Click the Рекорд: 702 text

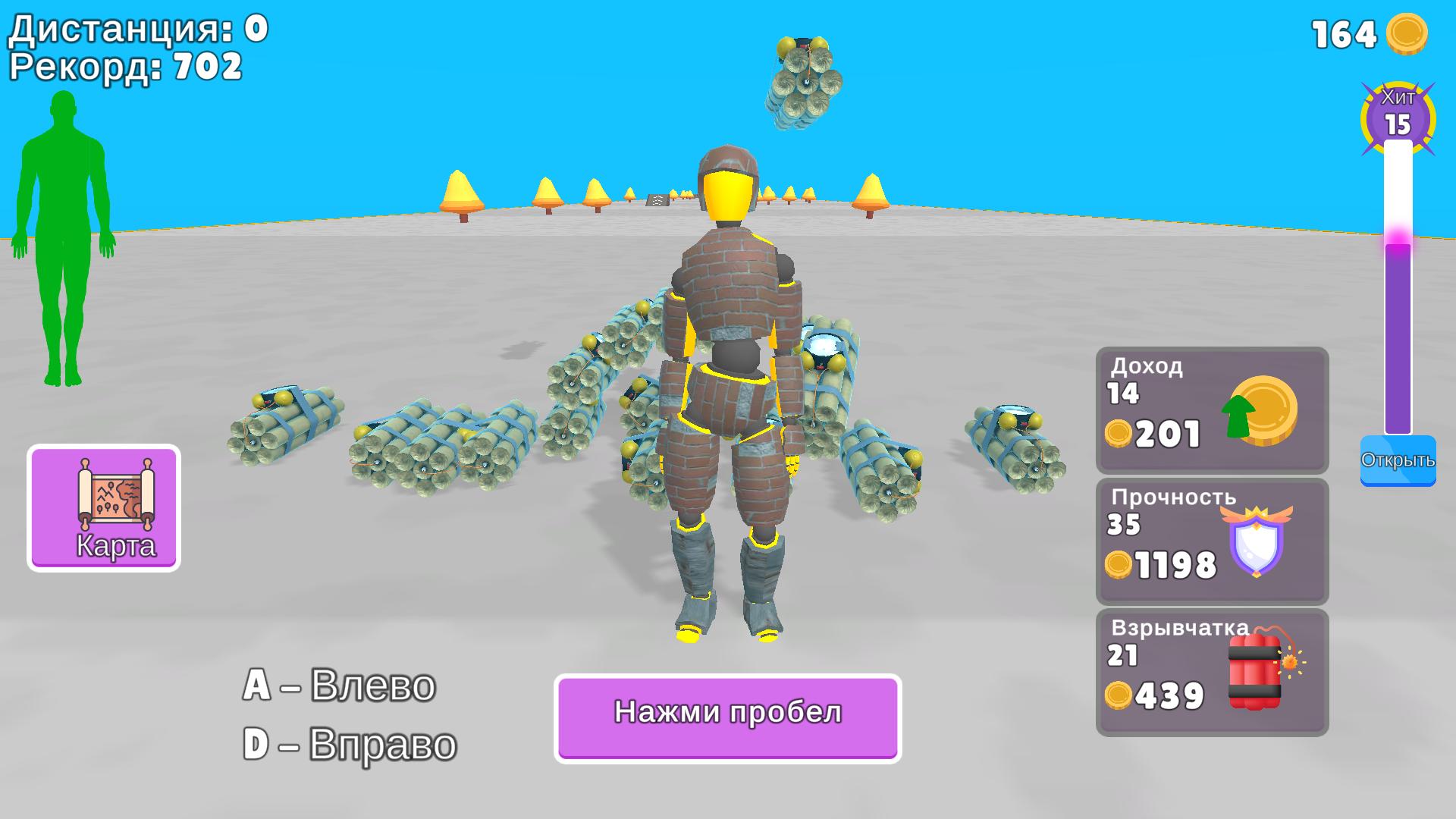(x=125, y=68)
